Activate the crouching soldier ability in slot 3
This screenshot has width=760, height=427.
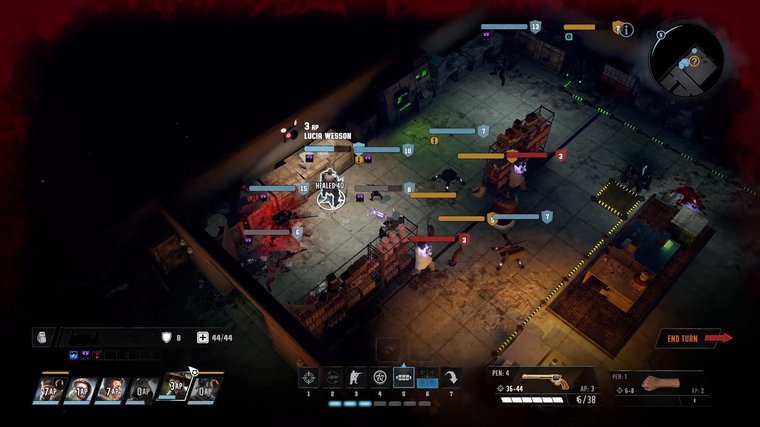(356, 377)
